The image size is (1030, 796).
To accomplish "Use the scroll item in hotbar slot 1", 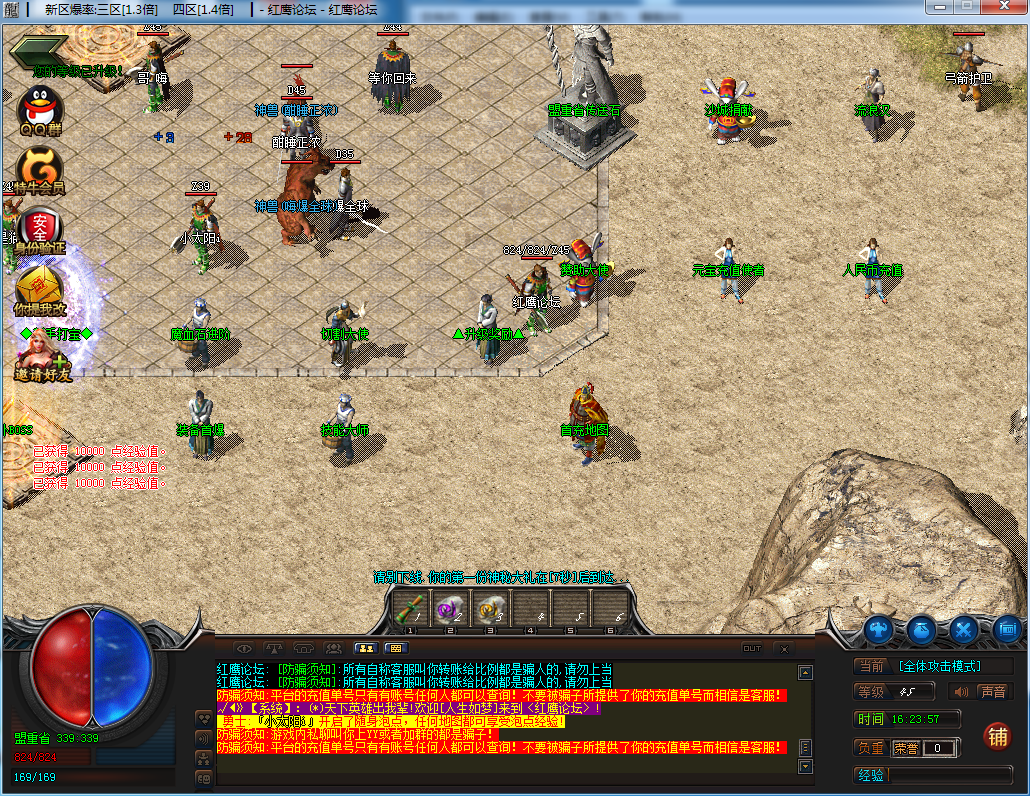I will coord(408,608).
